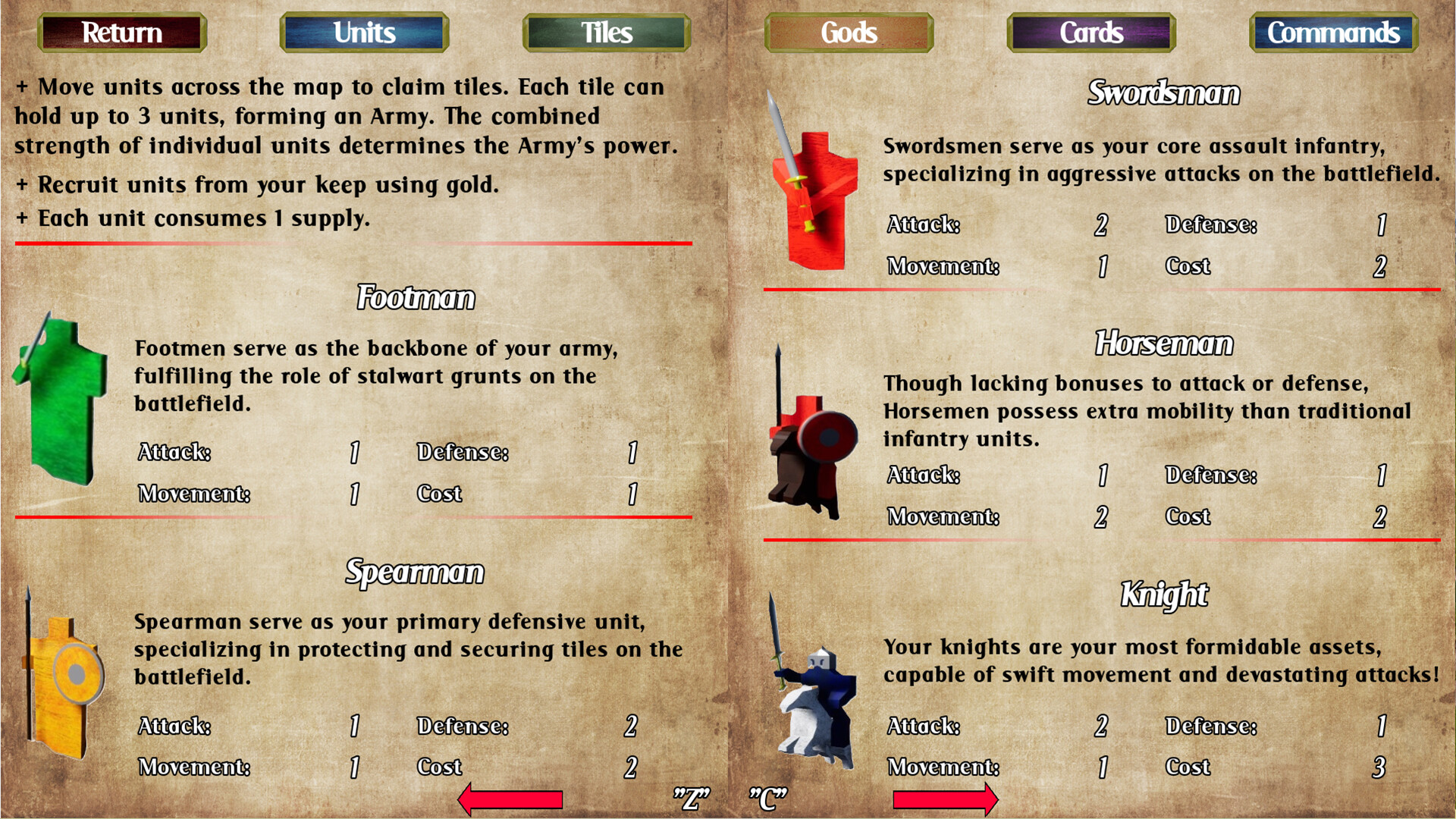This screenshot has height=819, width=1456.
Task: Click the "C" page shortcut label
Action: 767,797
